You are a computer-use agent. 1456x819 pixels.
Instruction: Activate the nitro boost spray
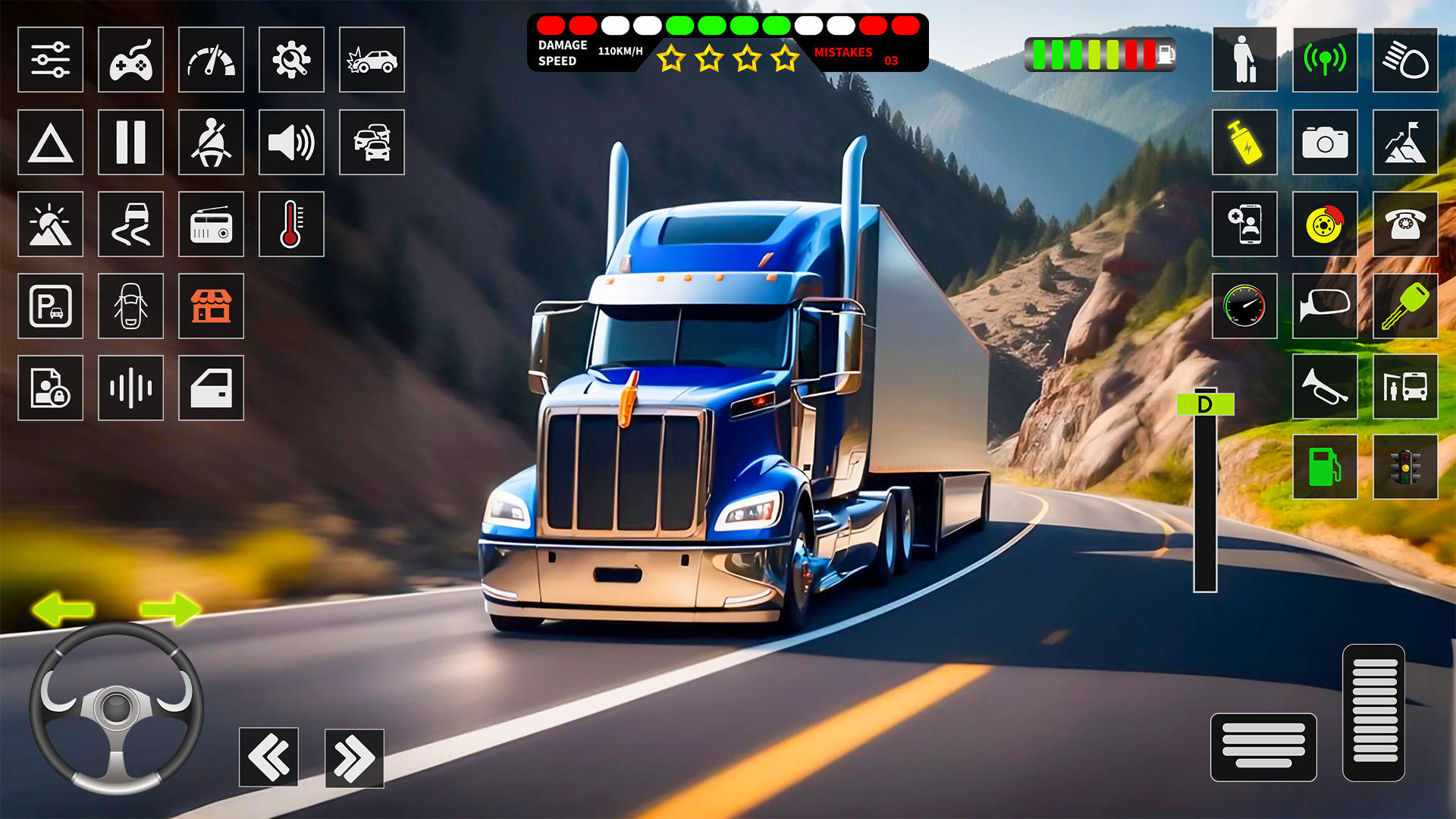coord(1244,143)
